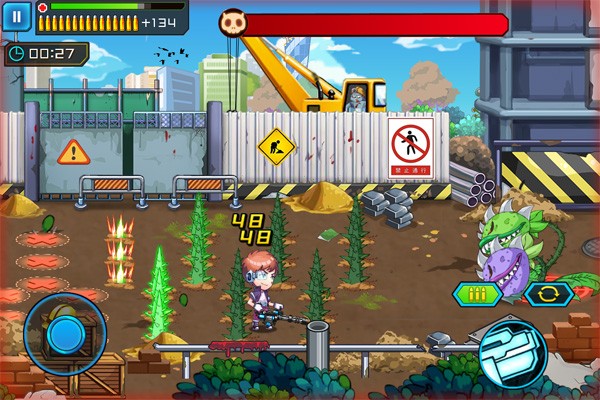This screenshot has width=600, height=400.
Task: Reload using the yellow bullets button
Action: click(x=475, y=294)
